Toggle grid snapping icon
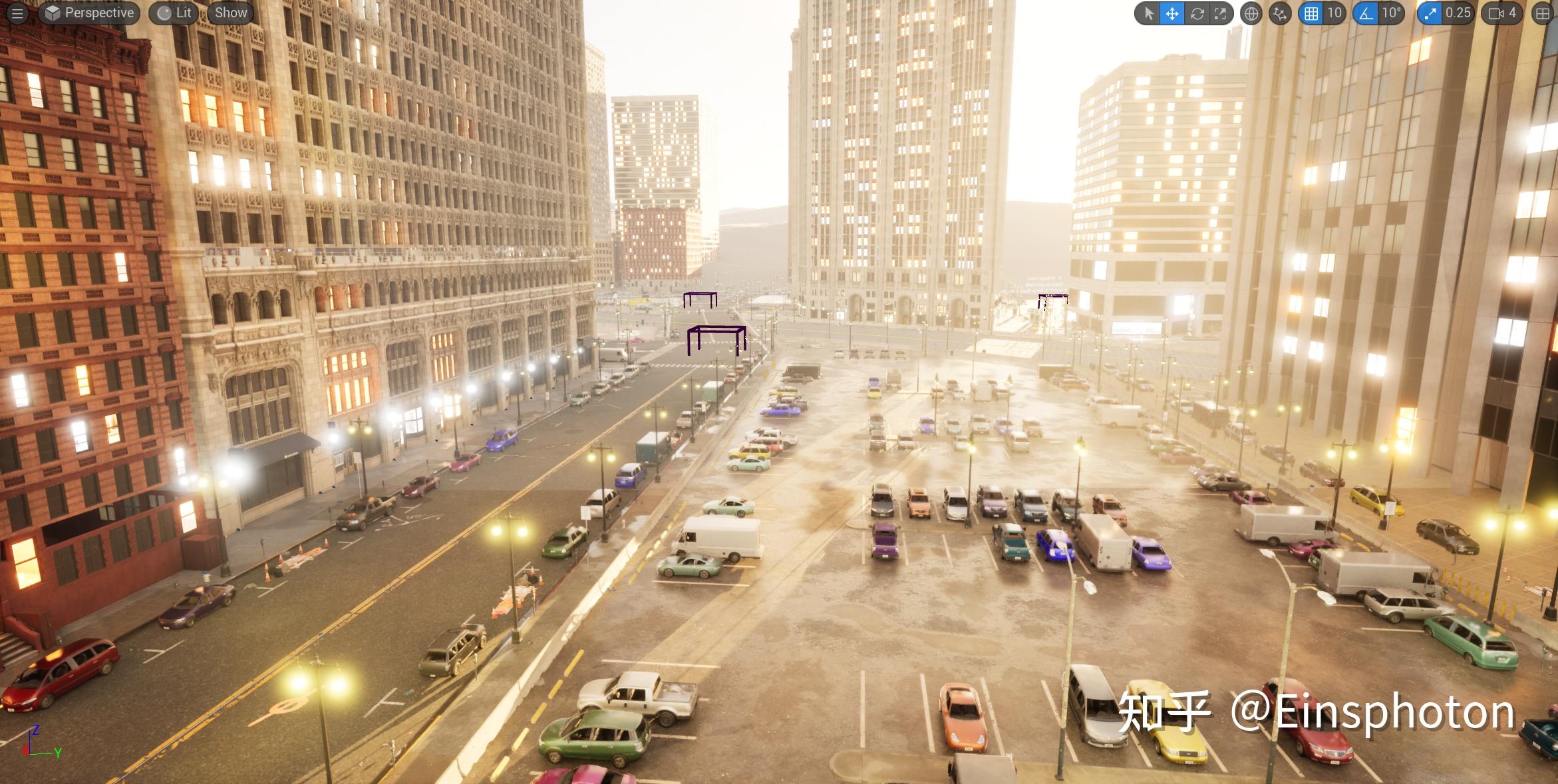 [x=1311, y=13]
